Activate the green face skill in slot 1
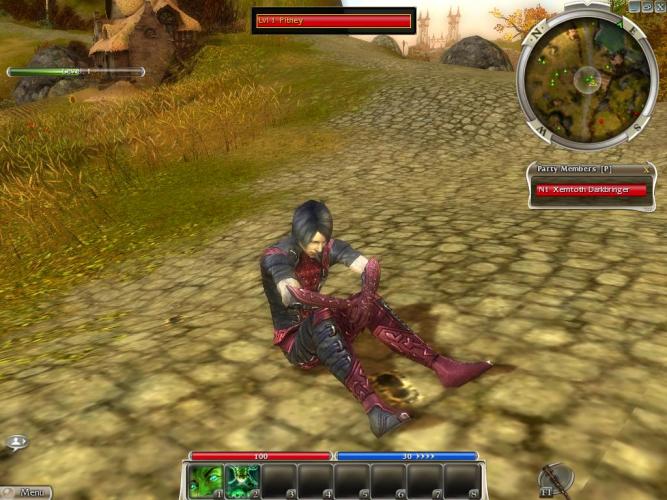Viewport: 667px width, 500px height. (205, 481)
